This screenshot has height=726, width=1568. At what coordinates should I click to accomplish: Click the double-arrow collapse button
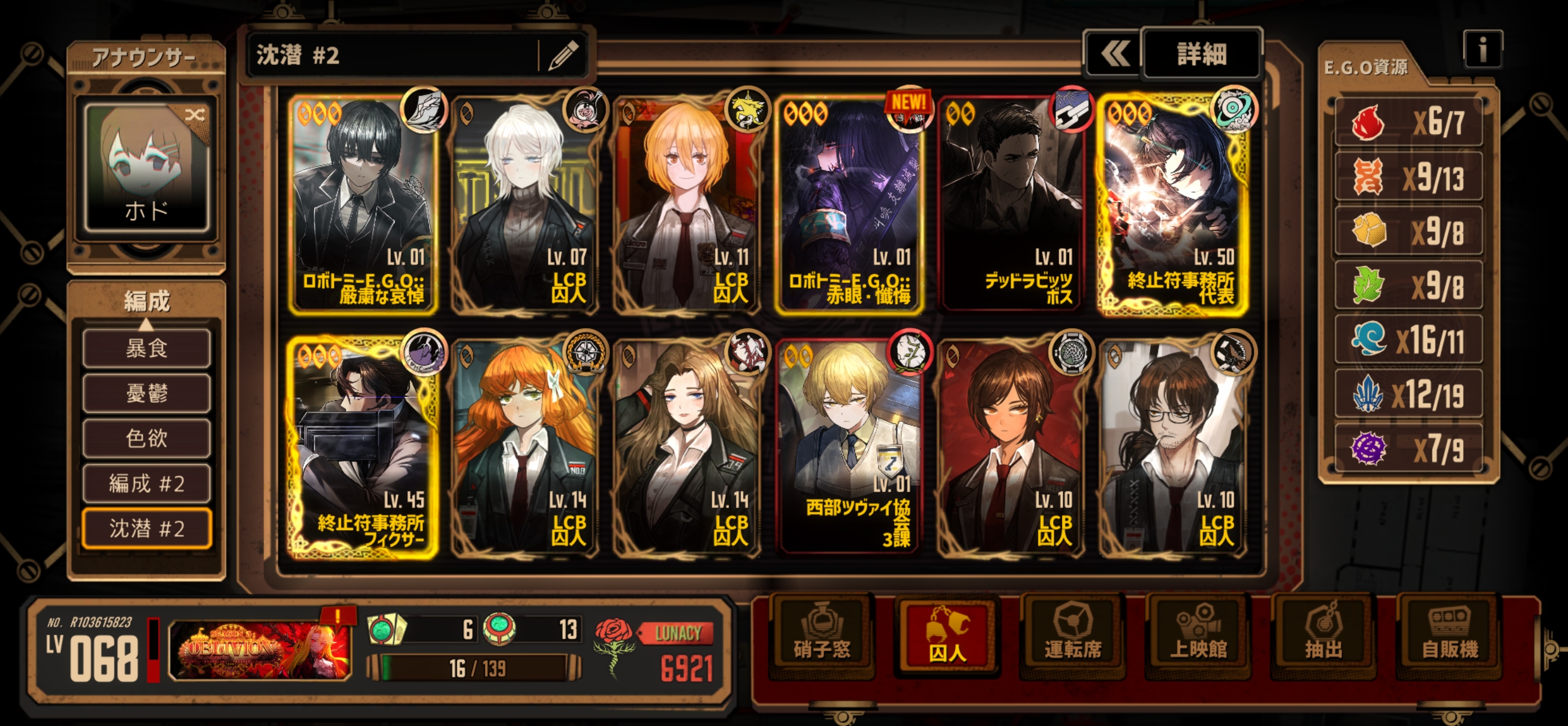tap(1114, 54)
